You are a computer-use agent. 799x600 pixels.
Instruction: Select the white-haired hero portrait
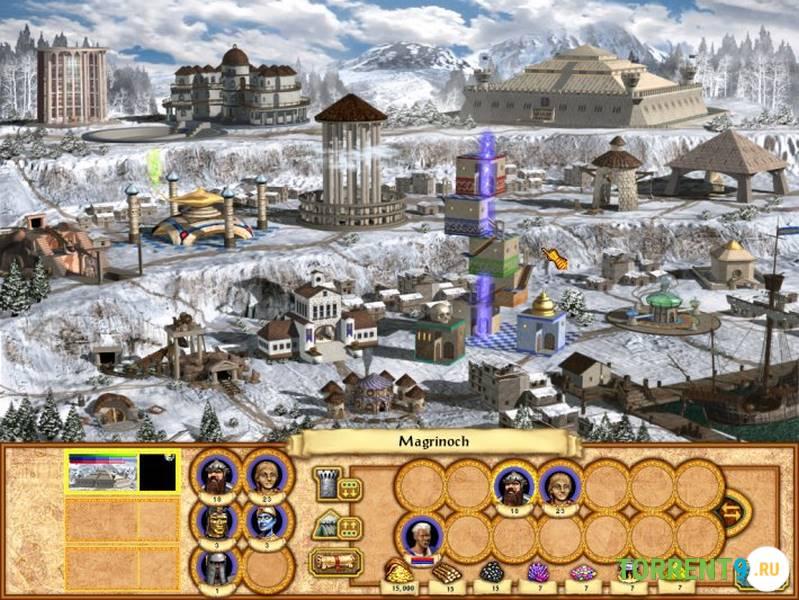[x=418, y=535]
